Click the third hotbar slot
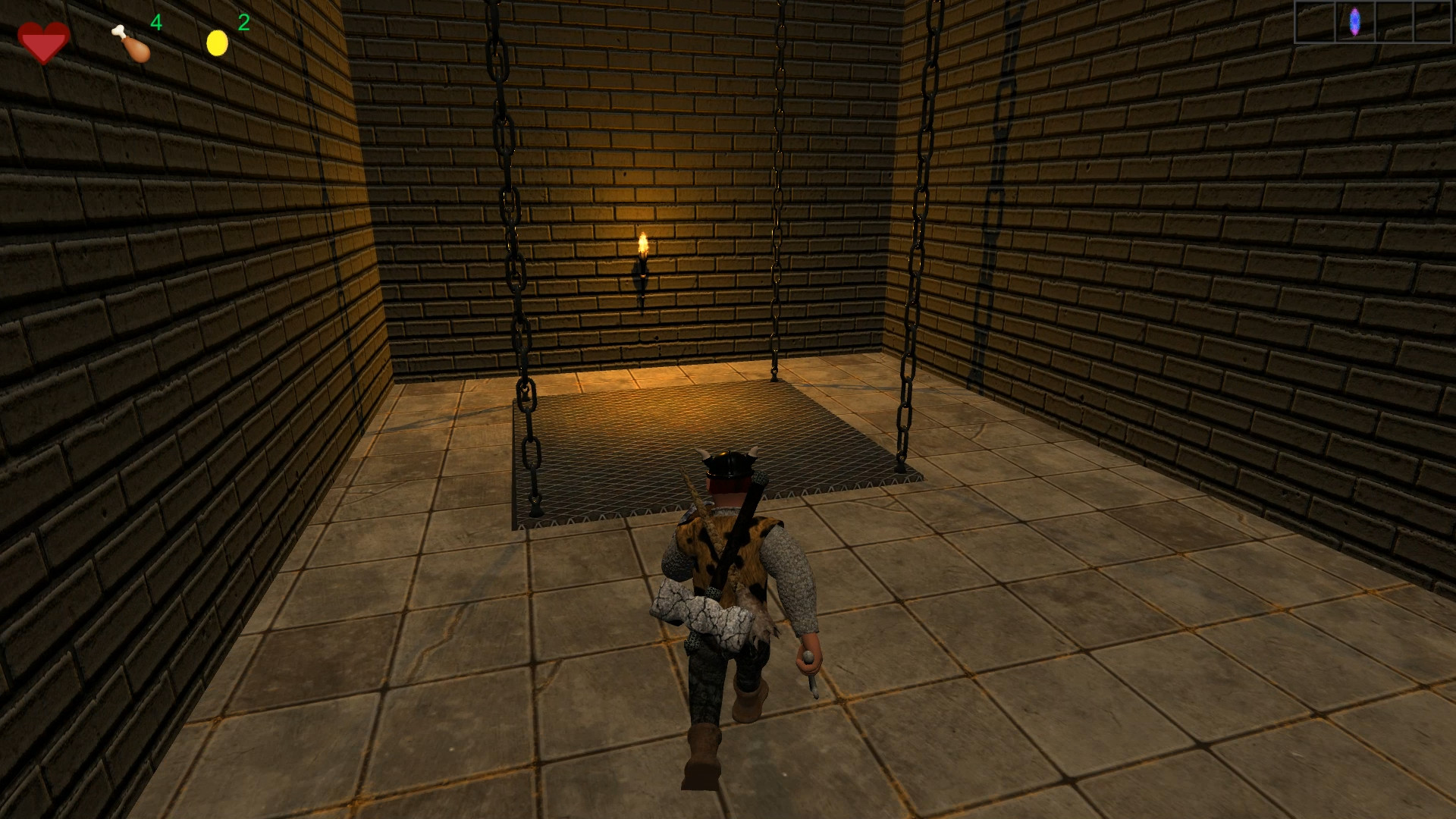The image size is (1456, 819). (x=1394, y=22)
